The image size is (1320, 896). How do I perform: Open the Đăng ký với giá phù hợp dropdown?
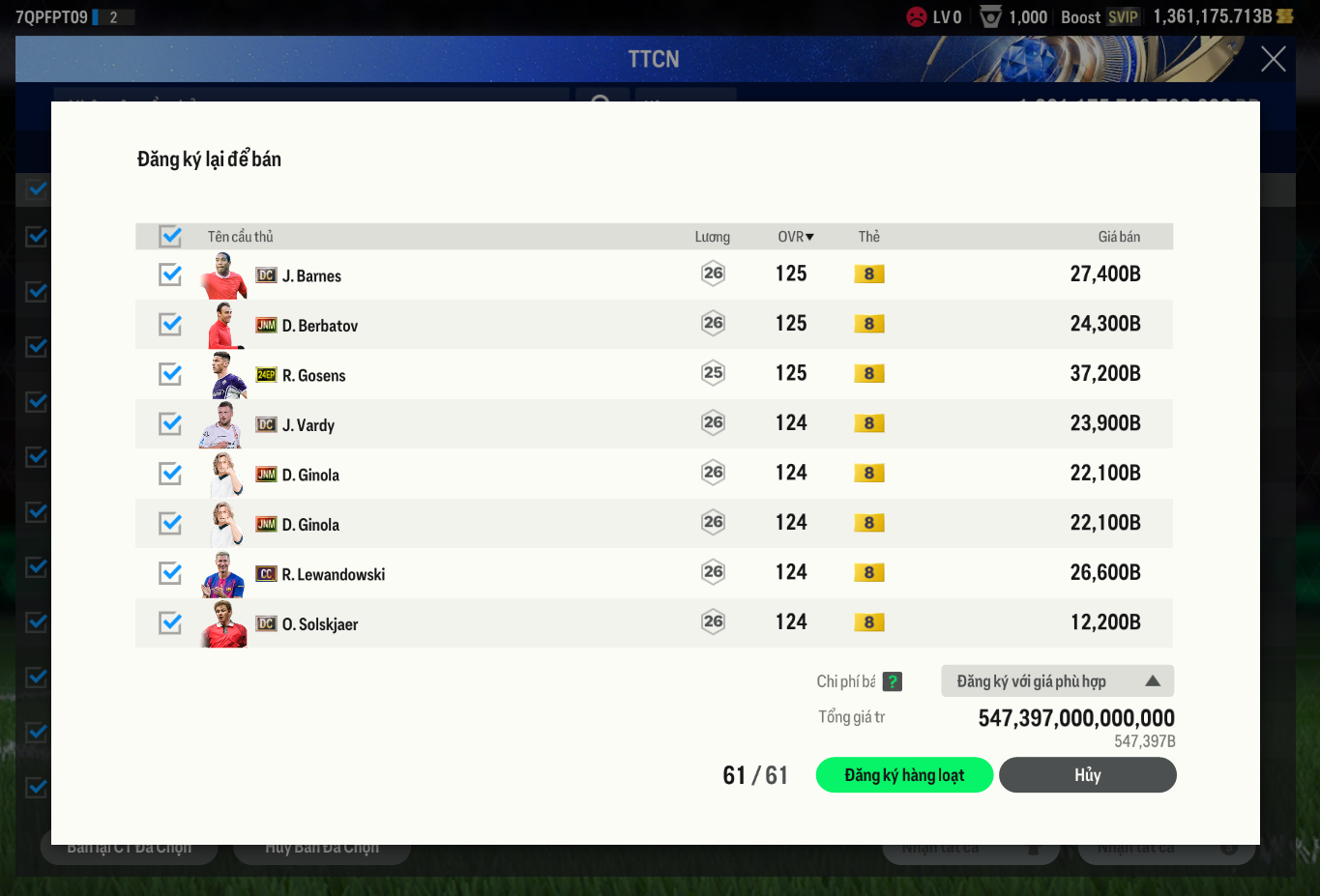tap(1057, 681)
